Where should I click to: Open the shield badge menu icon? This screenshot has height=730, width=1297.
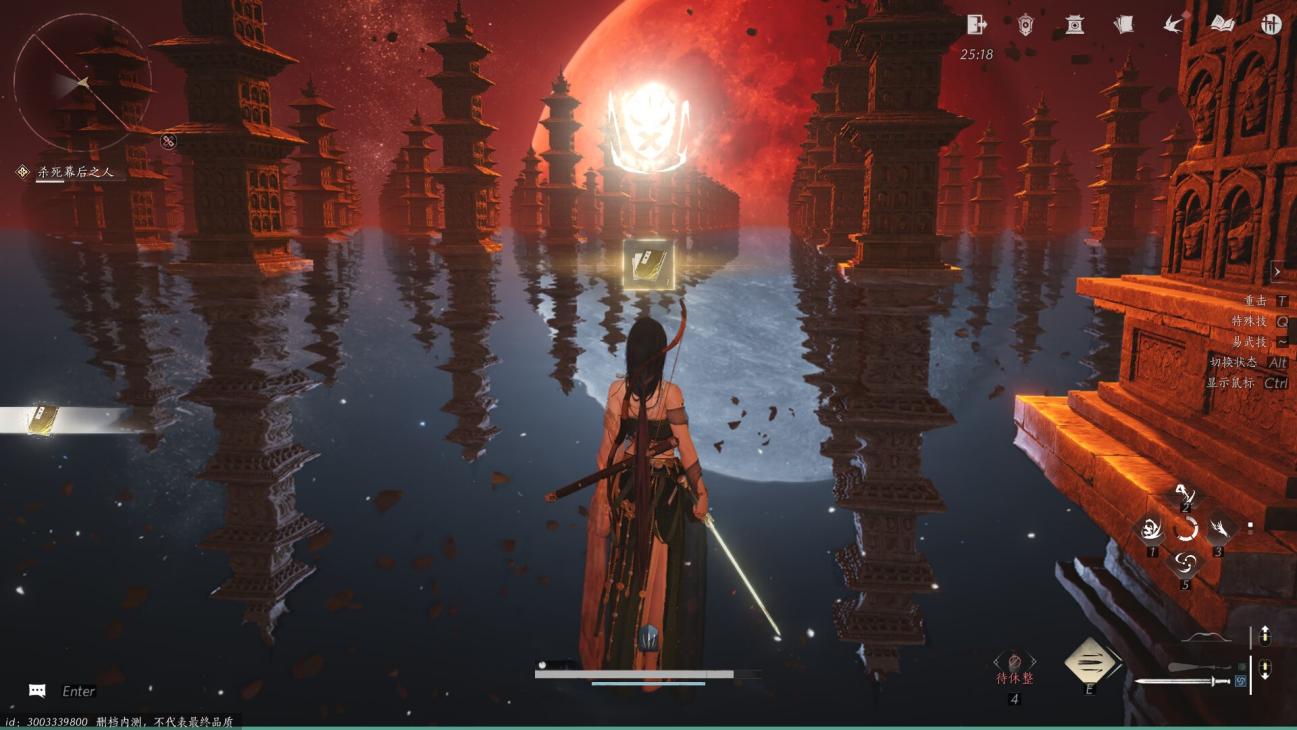click(1025, 25)
